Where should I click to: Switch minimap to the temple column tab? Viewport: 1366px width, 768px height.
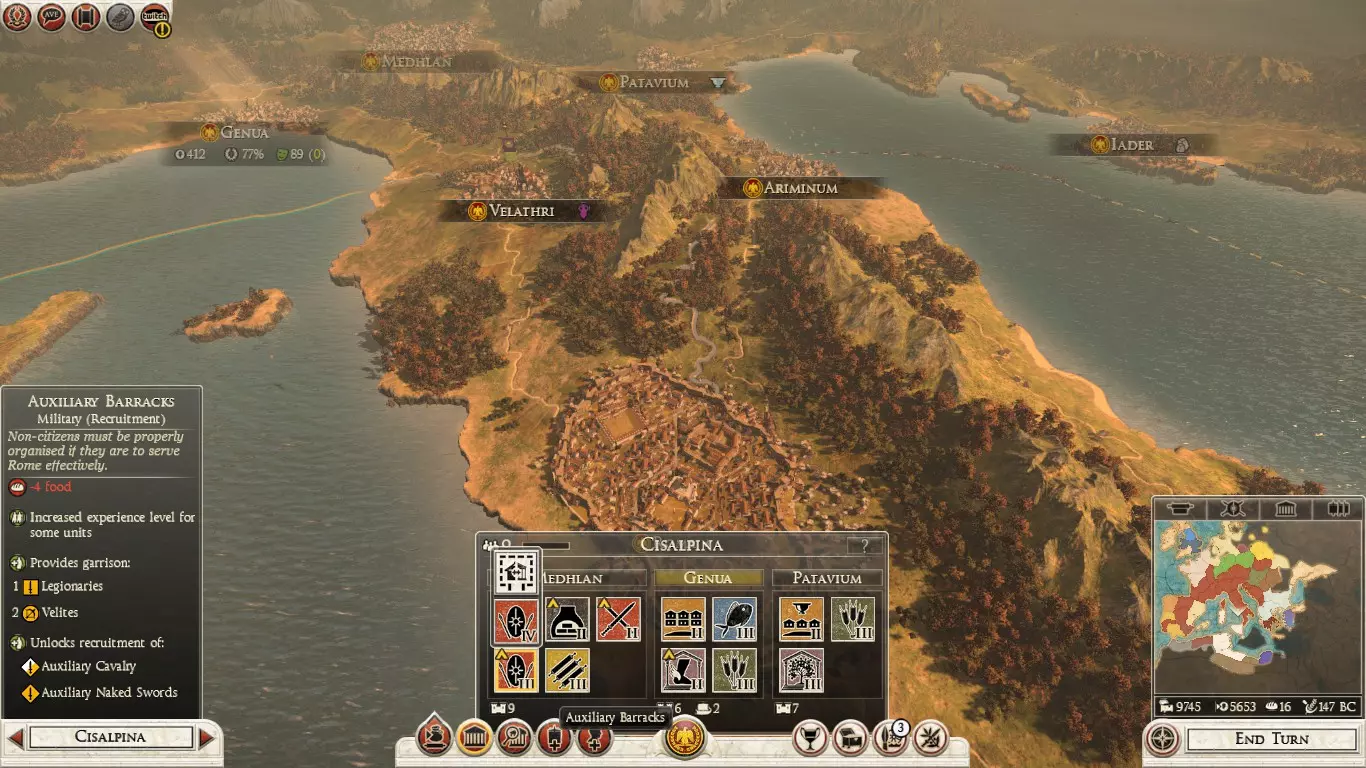coord(1285,509)
